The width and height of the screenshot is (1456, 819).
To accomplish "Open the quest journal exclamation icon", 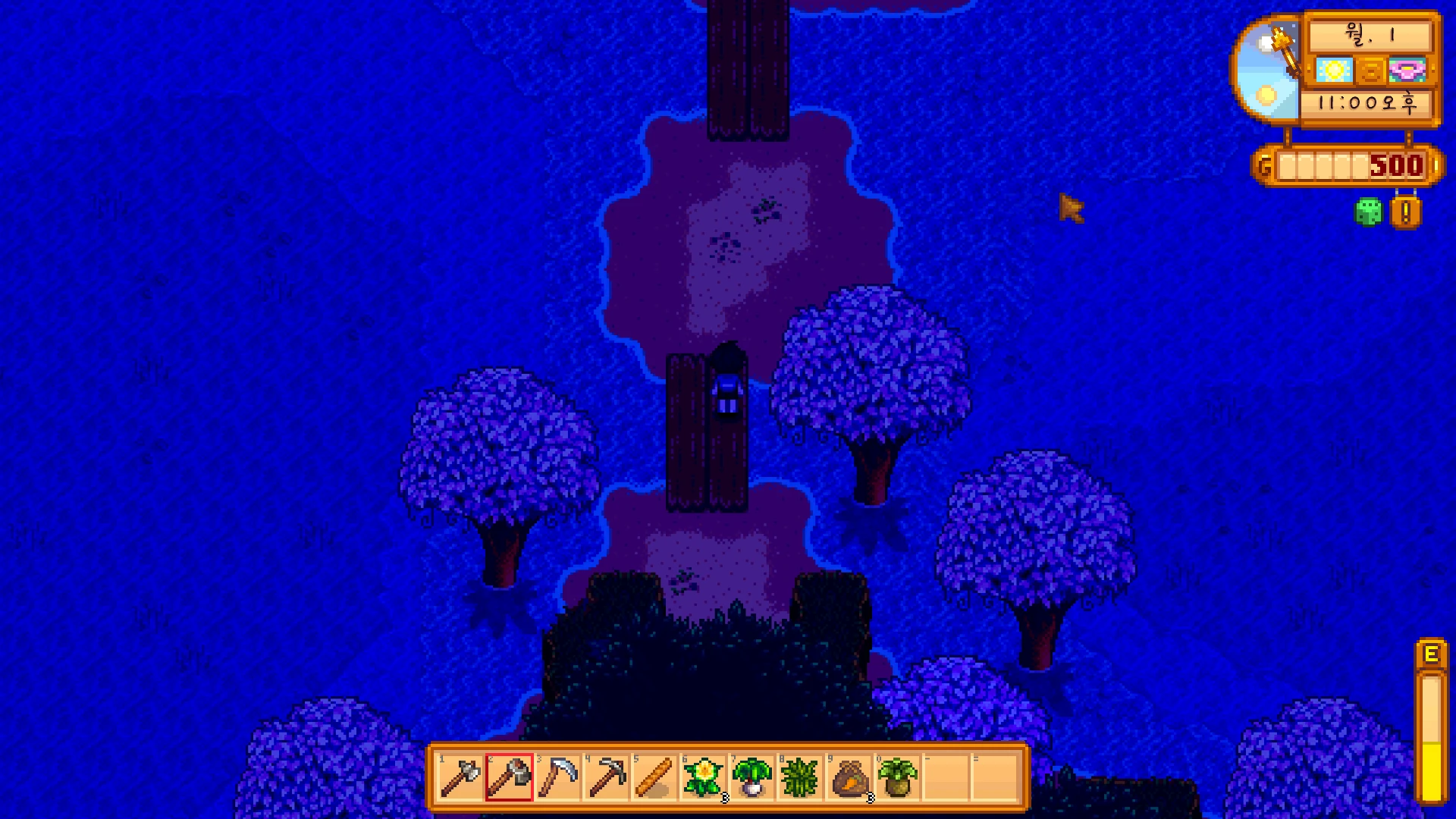I will coord(1405,213).
